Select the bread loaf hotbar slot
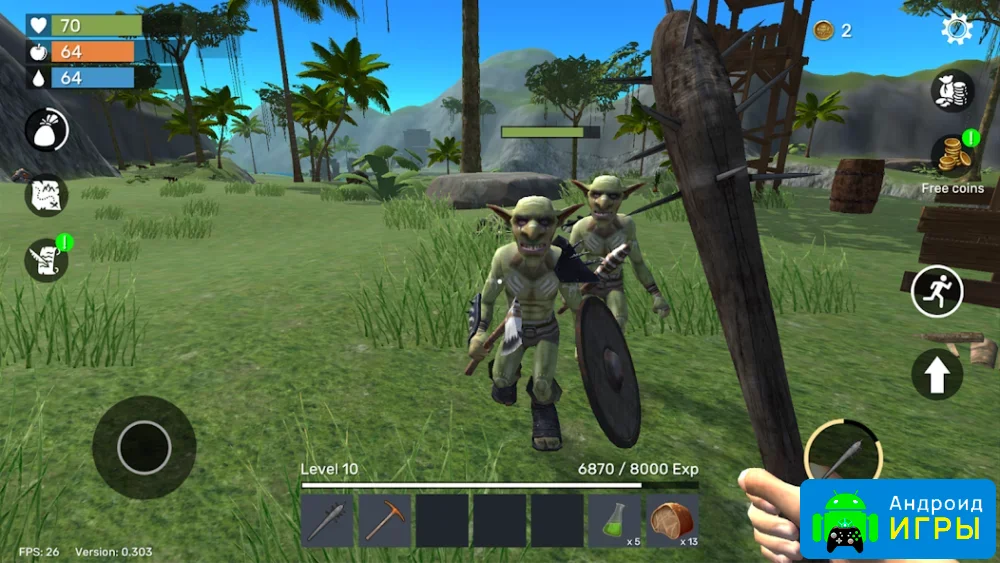The image size is (1000, 563). 672,521
